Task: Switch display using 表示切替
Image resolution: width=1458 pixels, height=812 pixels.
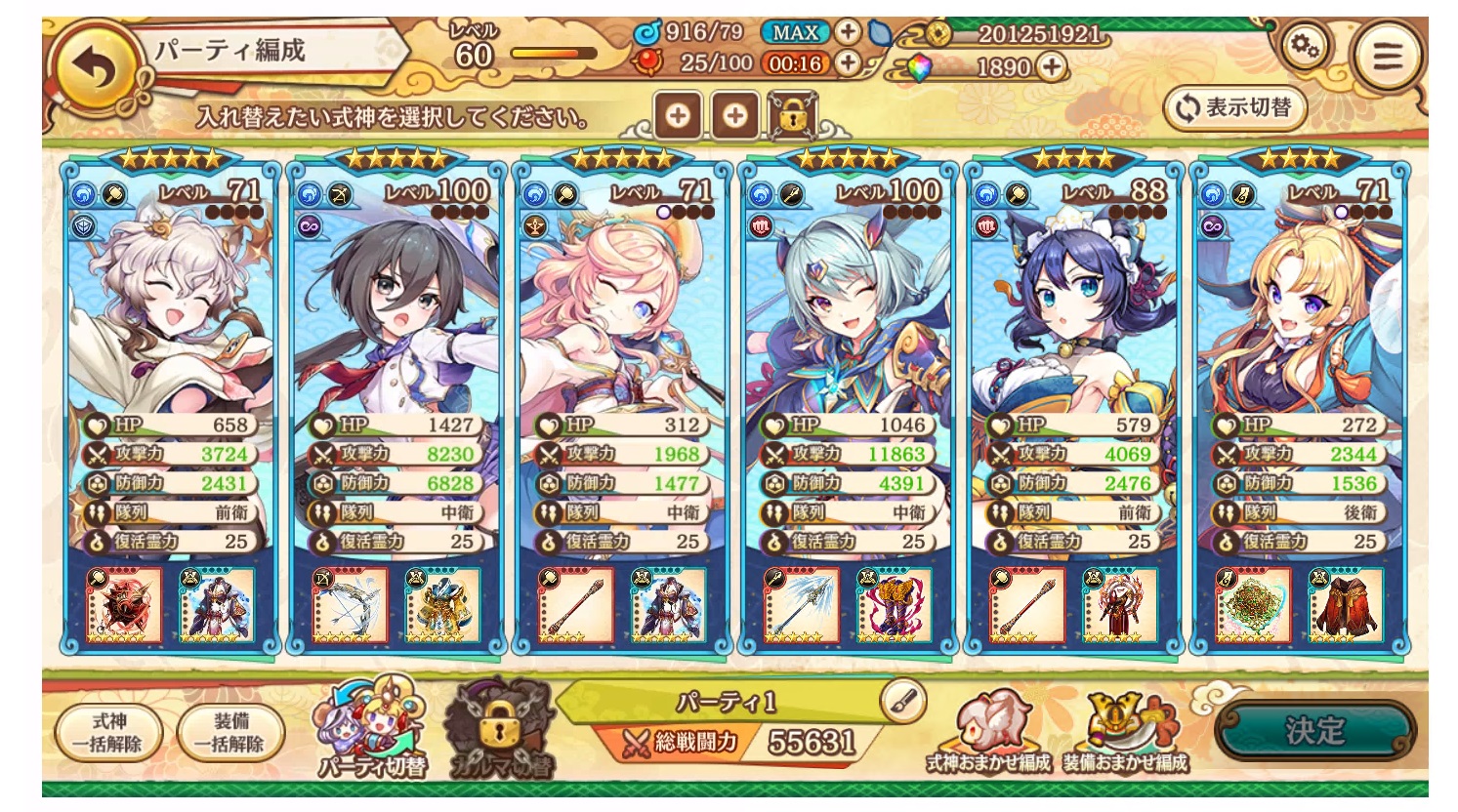Action: tap(1234, 108)
